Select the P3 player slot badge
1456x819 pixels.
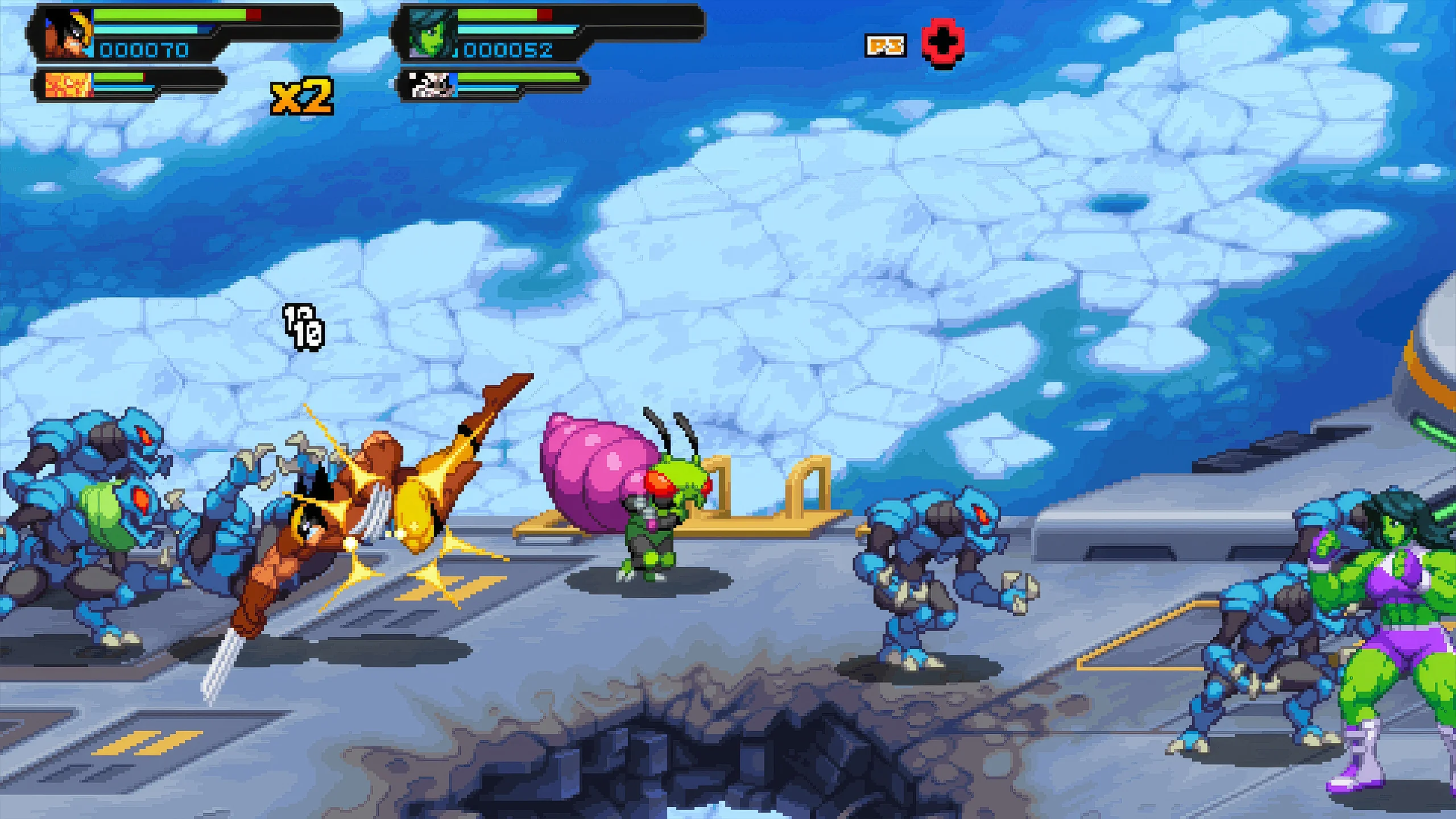884,45
